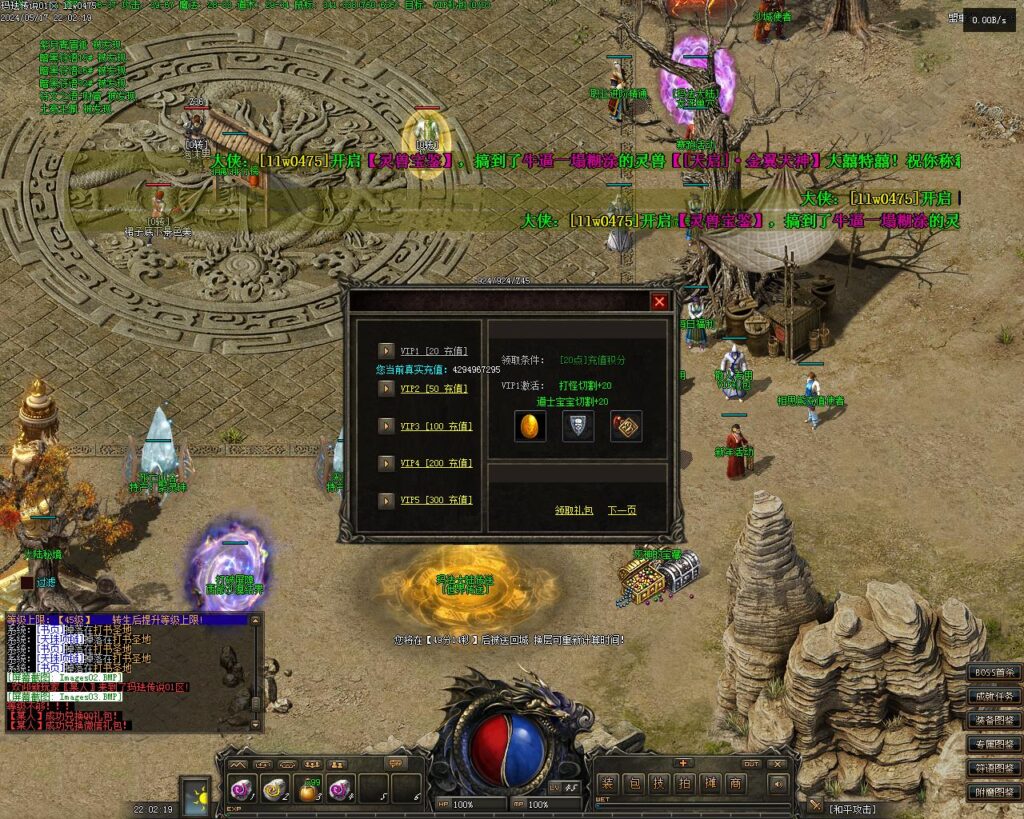Inspect the skull shield reward icon
Image resolution: width=1024 pixels, height=819 pixels.
pyautogui.click(x=578, y=426)
